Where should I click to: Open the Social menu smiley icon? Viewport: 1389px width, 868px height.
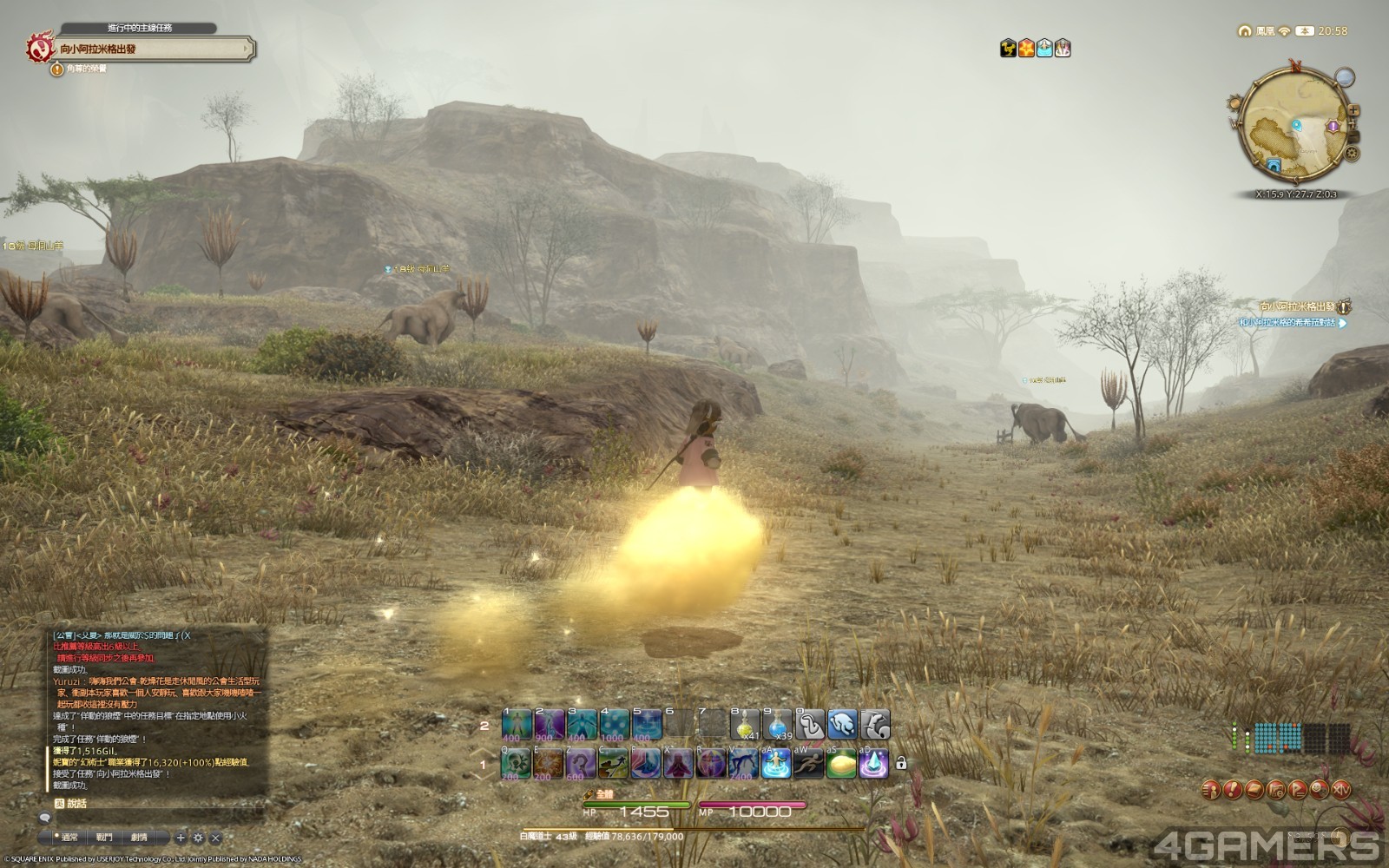click(1318, 789)
